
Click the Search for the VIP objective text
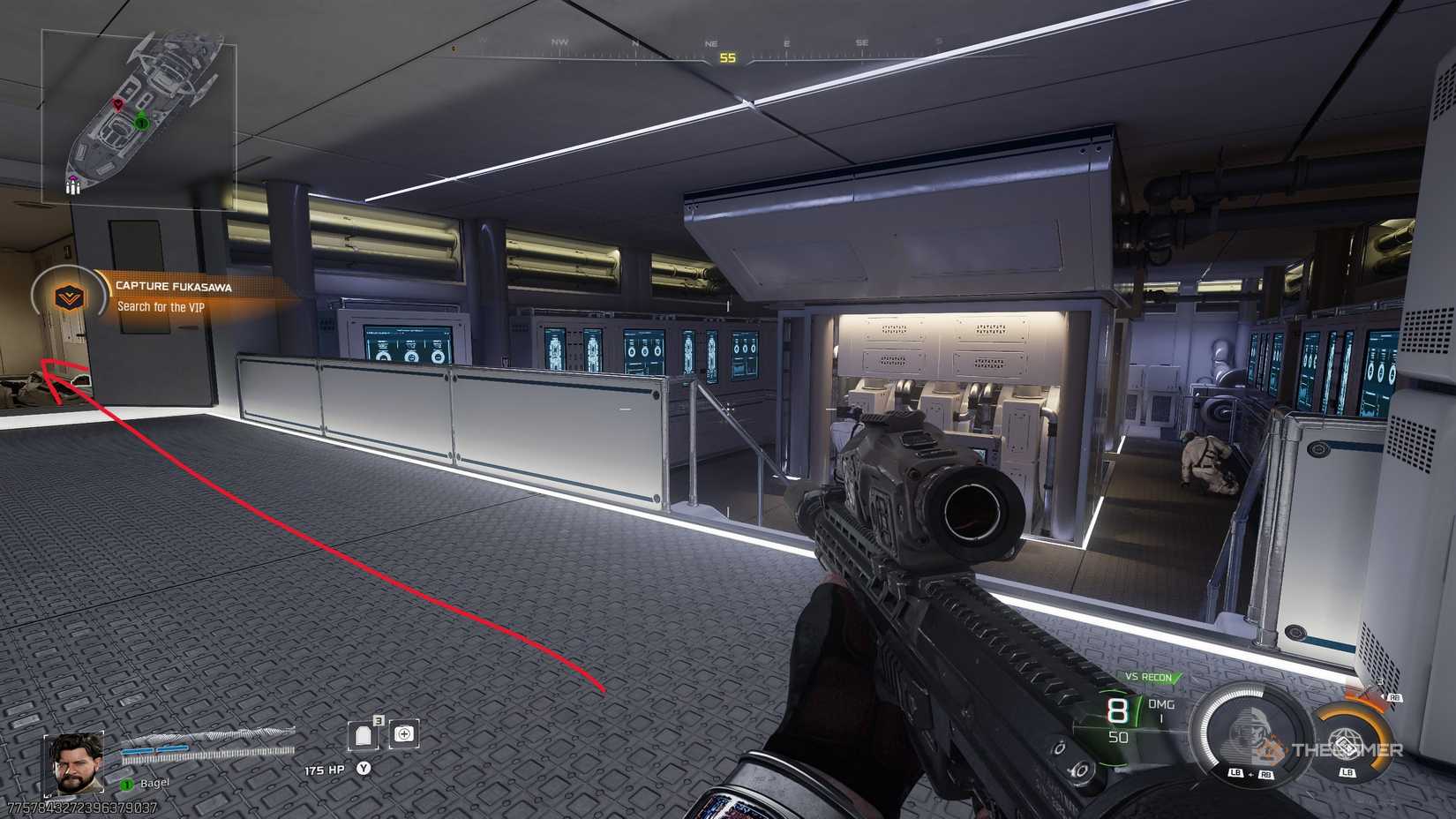tap(161, 308)
